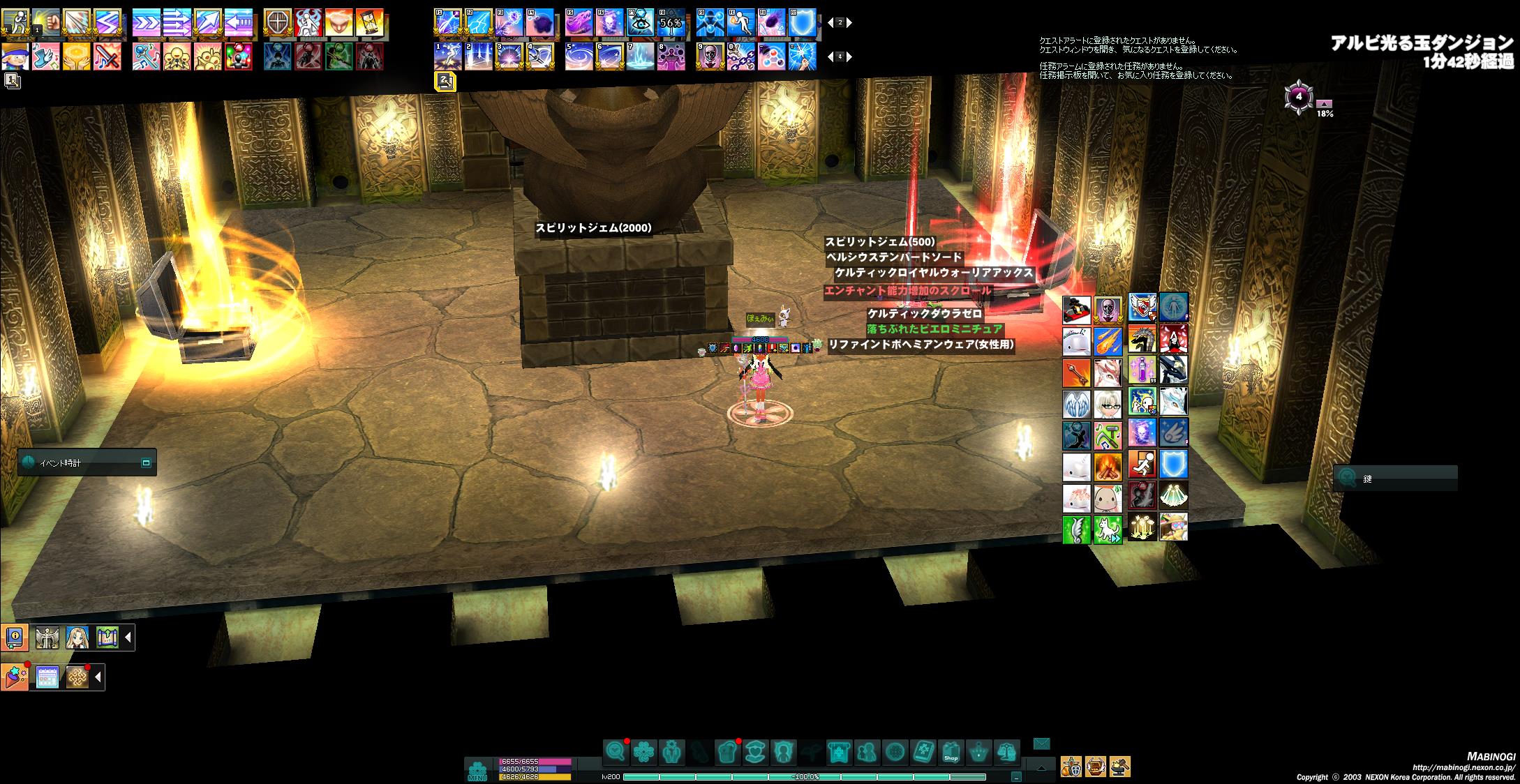The image size is (1520, 784).
Task: Minimize the イベント時計 event clock panel
Action: (146, 462)
